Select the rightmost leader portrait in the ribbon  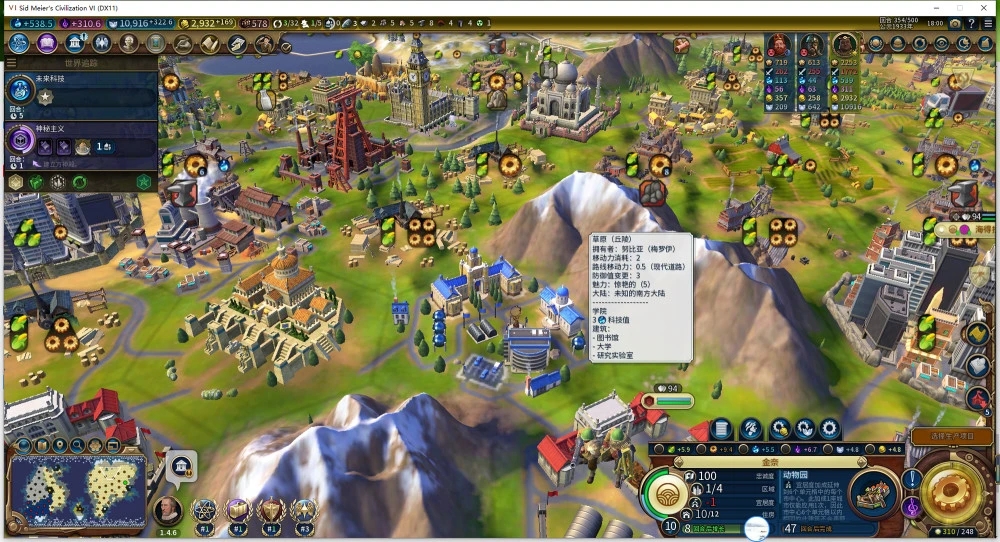[845, 44]
